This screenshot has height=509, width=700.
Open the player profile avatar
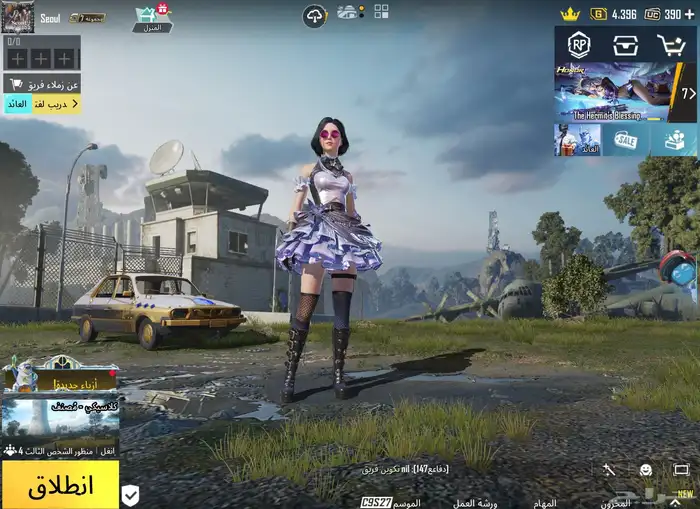tap(19, 16)
